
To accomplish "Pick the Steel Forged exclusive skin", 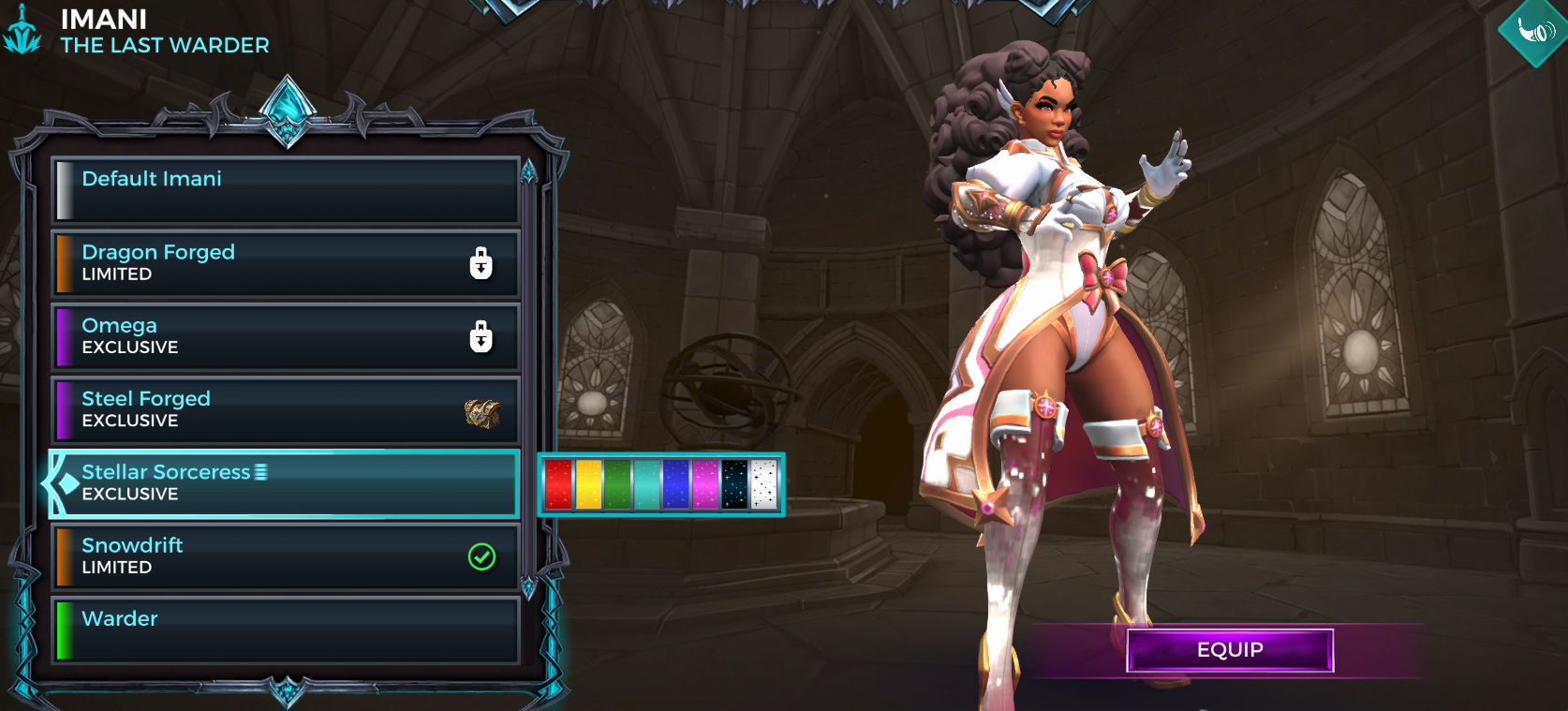I will [285, 409].
